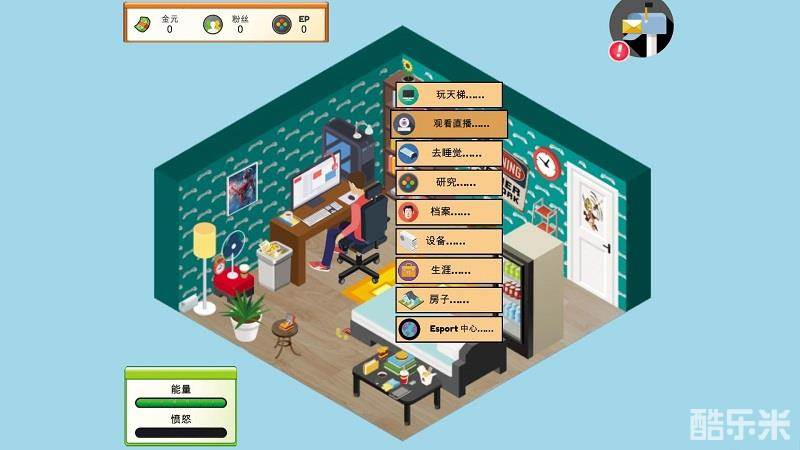Open the mailbox icon with alert
The width and height of the screenshot is (800, 450).
pos(641,28)
